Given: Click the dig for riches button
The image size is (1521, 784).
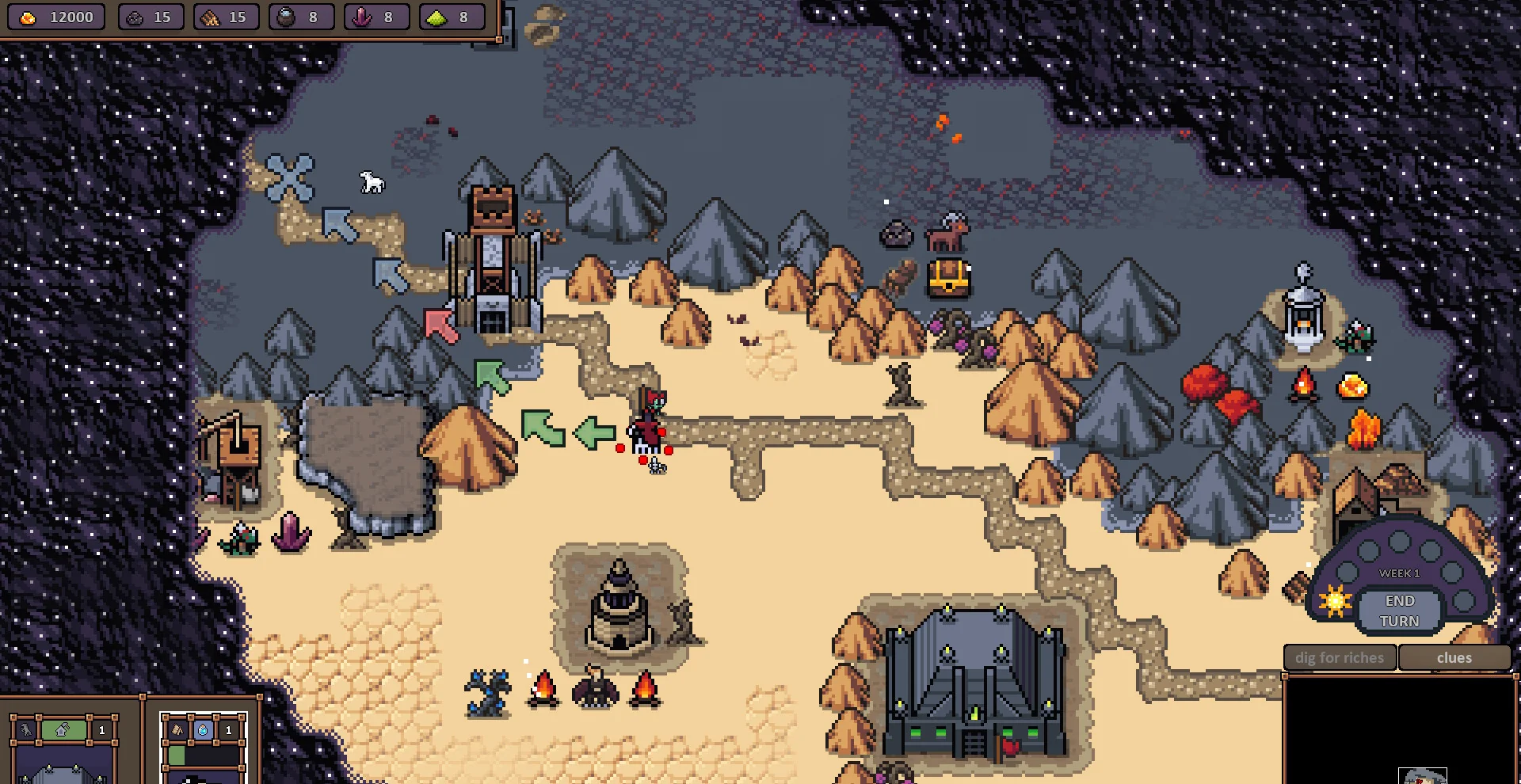Looking at the screenshot, I should pos(1339,658).
